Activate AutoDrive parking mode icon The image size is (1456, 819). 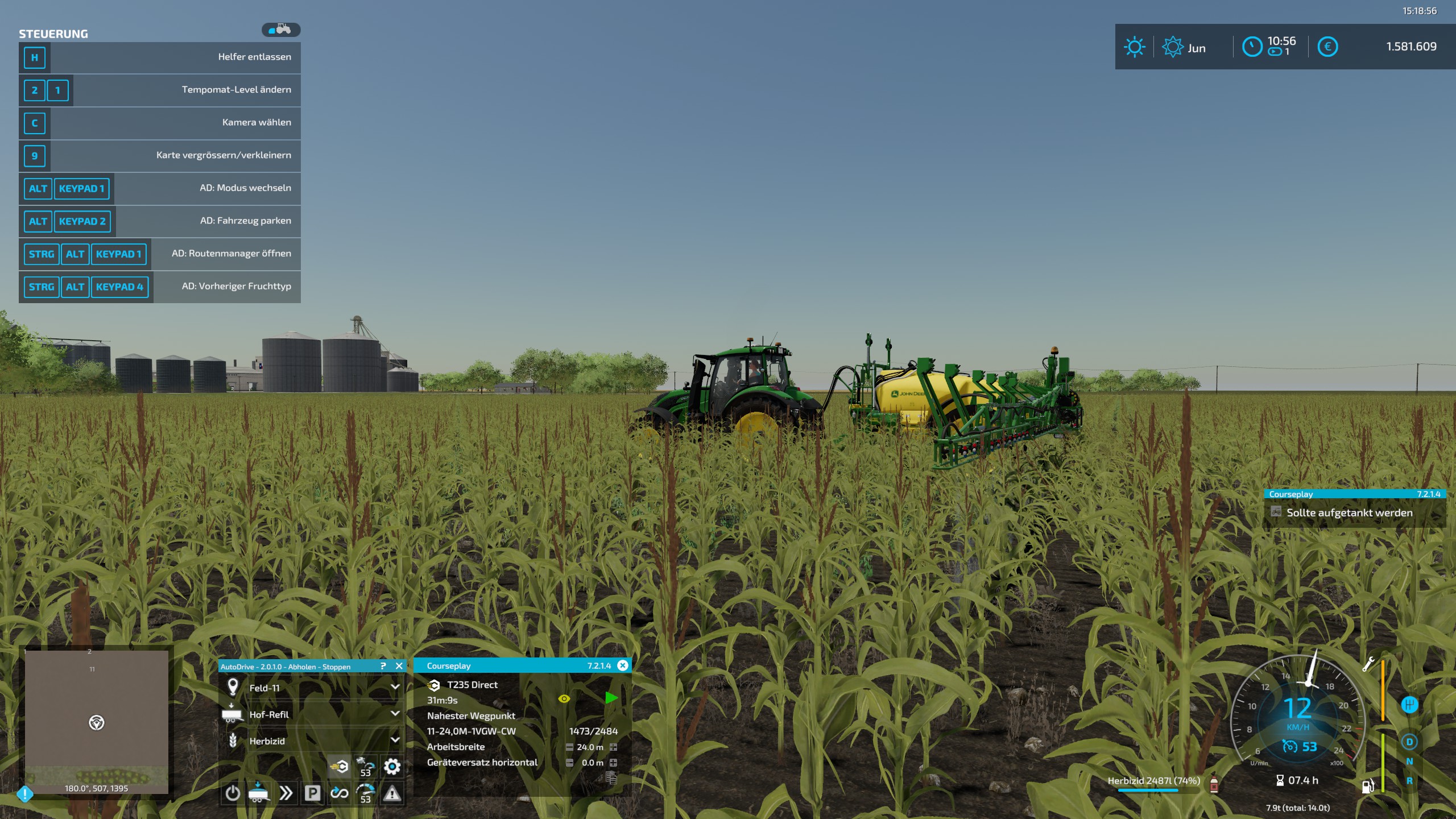pyautogui.click(x=313, y=793)
